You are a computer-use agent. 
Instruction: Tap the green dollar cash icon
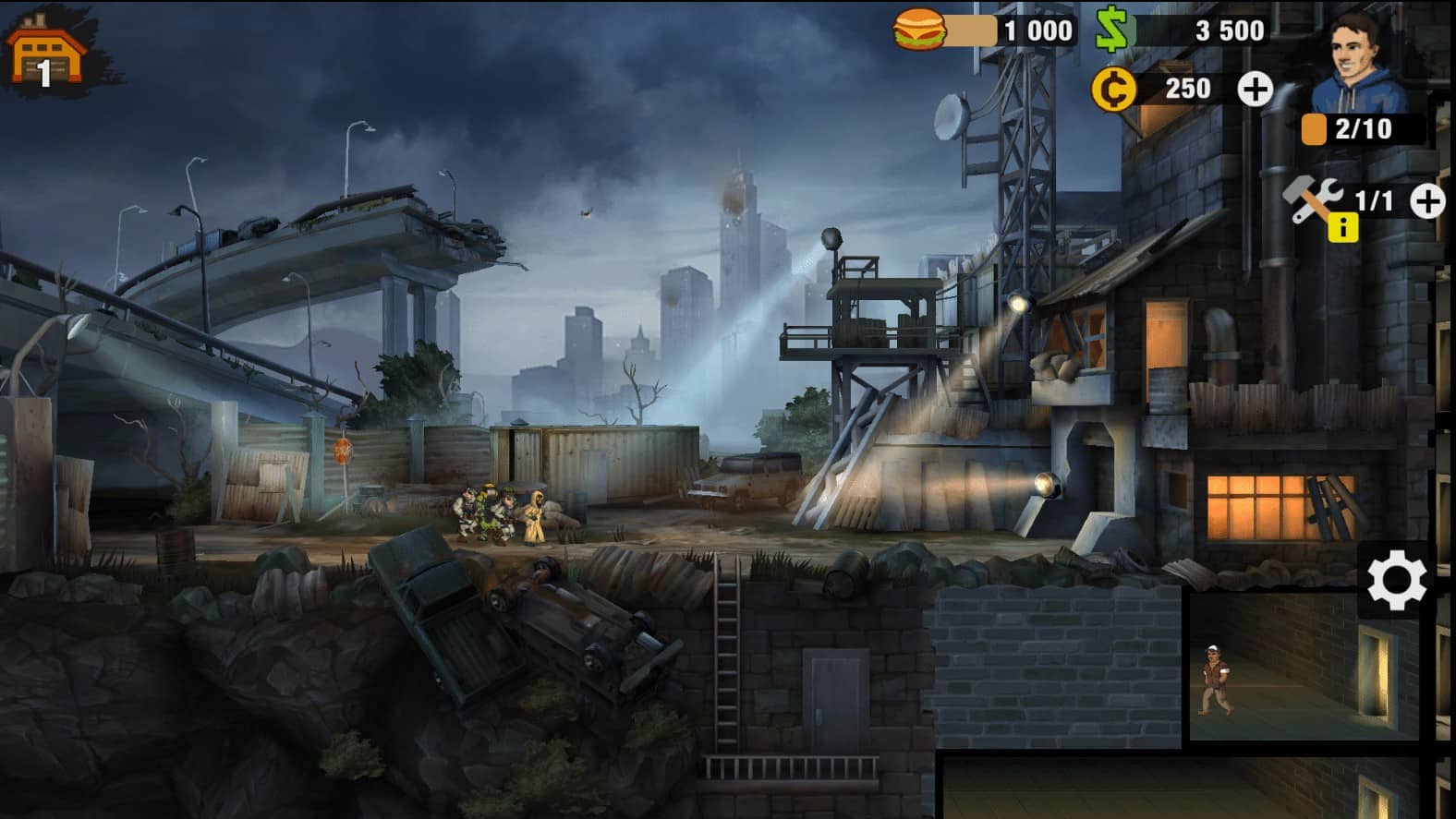coord(1114,30)
